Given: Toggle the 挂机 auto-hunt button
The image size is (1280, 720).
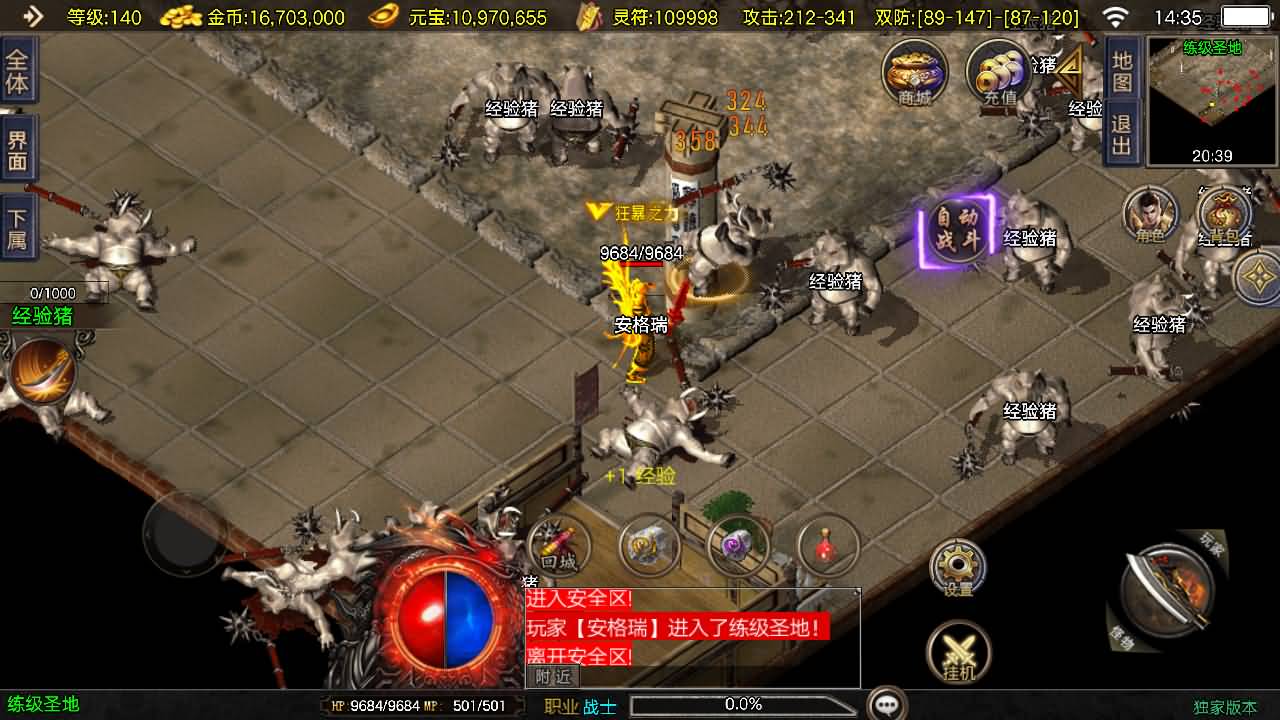Looking at the screenshot, I should [958, 653].
